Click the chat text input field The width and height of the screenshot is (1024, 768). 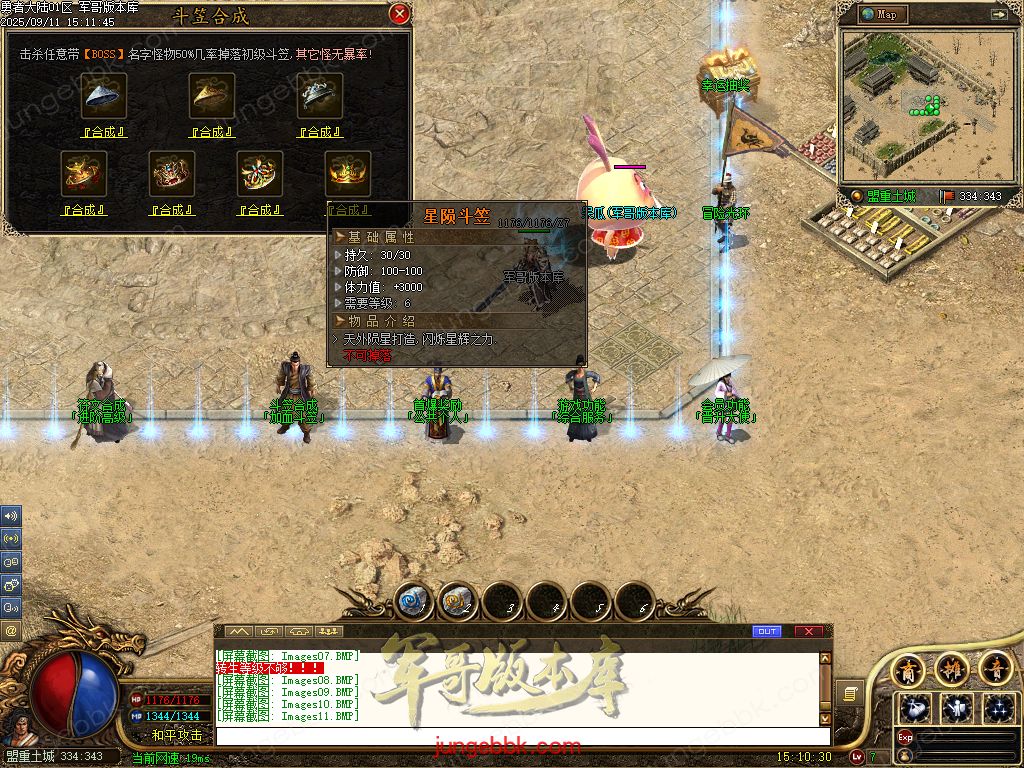(520, 737)
